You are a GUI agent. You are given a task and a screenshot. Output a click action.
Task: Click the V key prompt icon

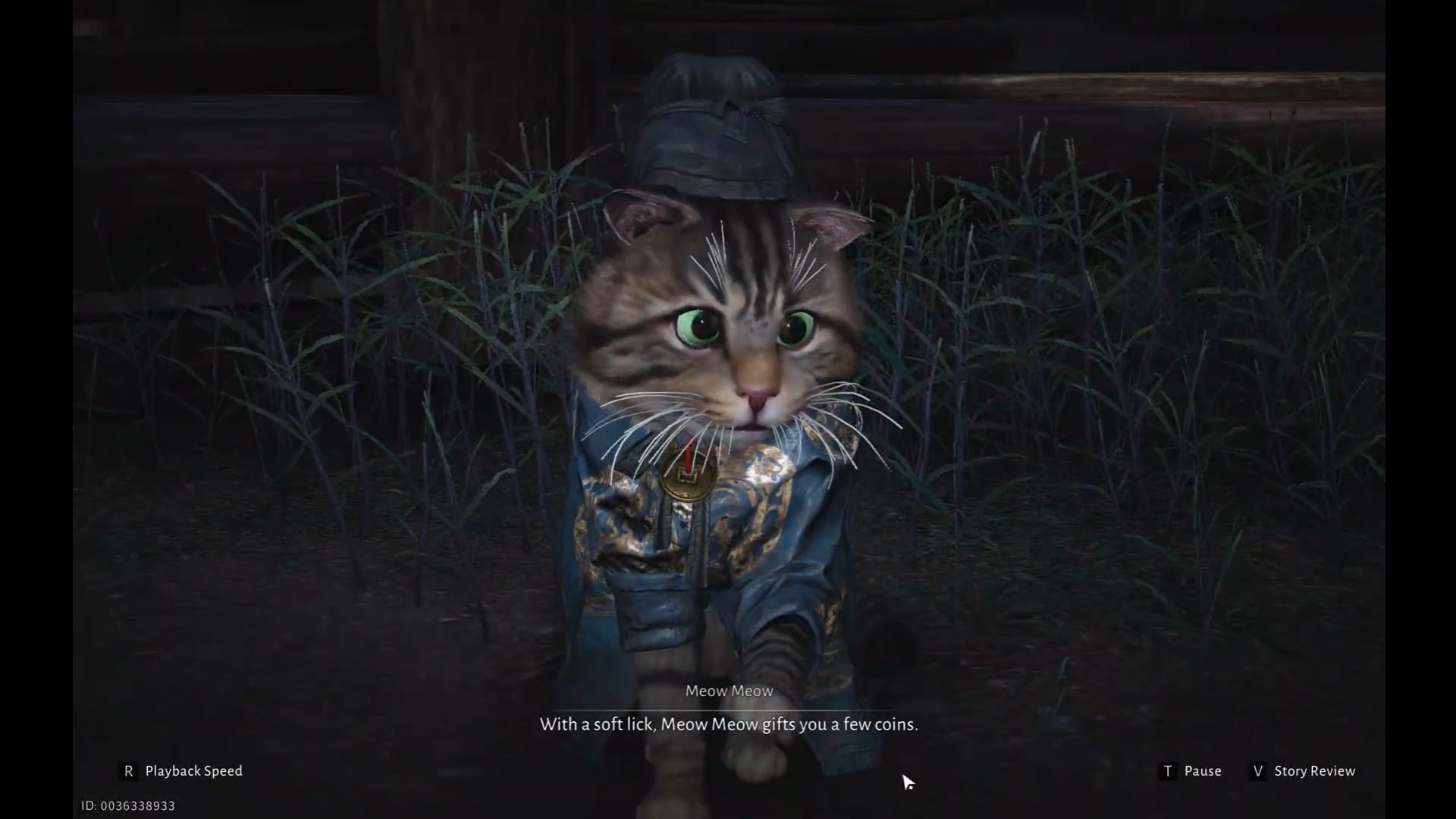[x=1258, y=770]
